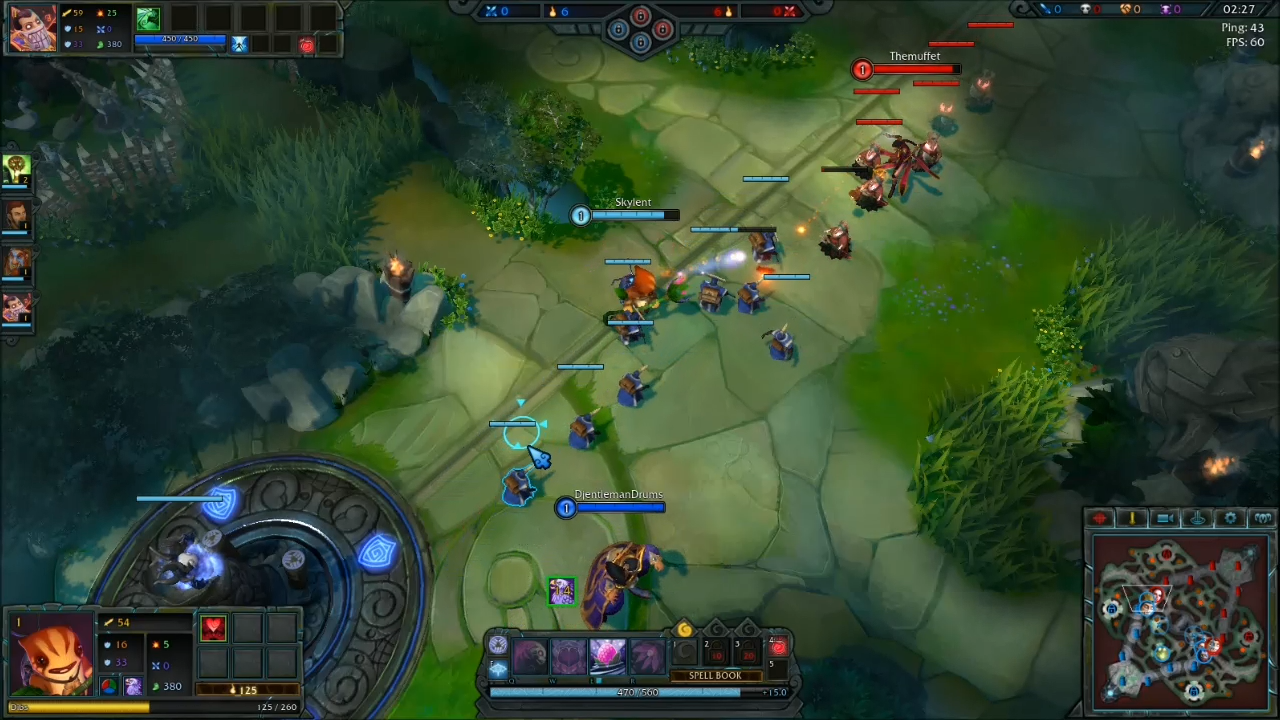Select the yellow exclamation ping button

(1132, 518)
